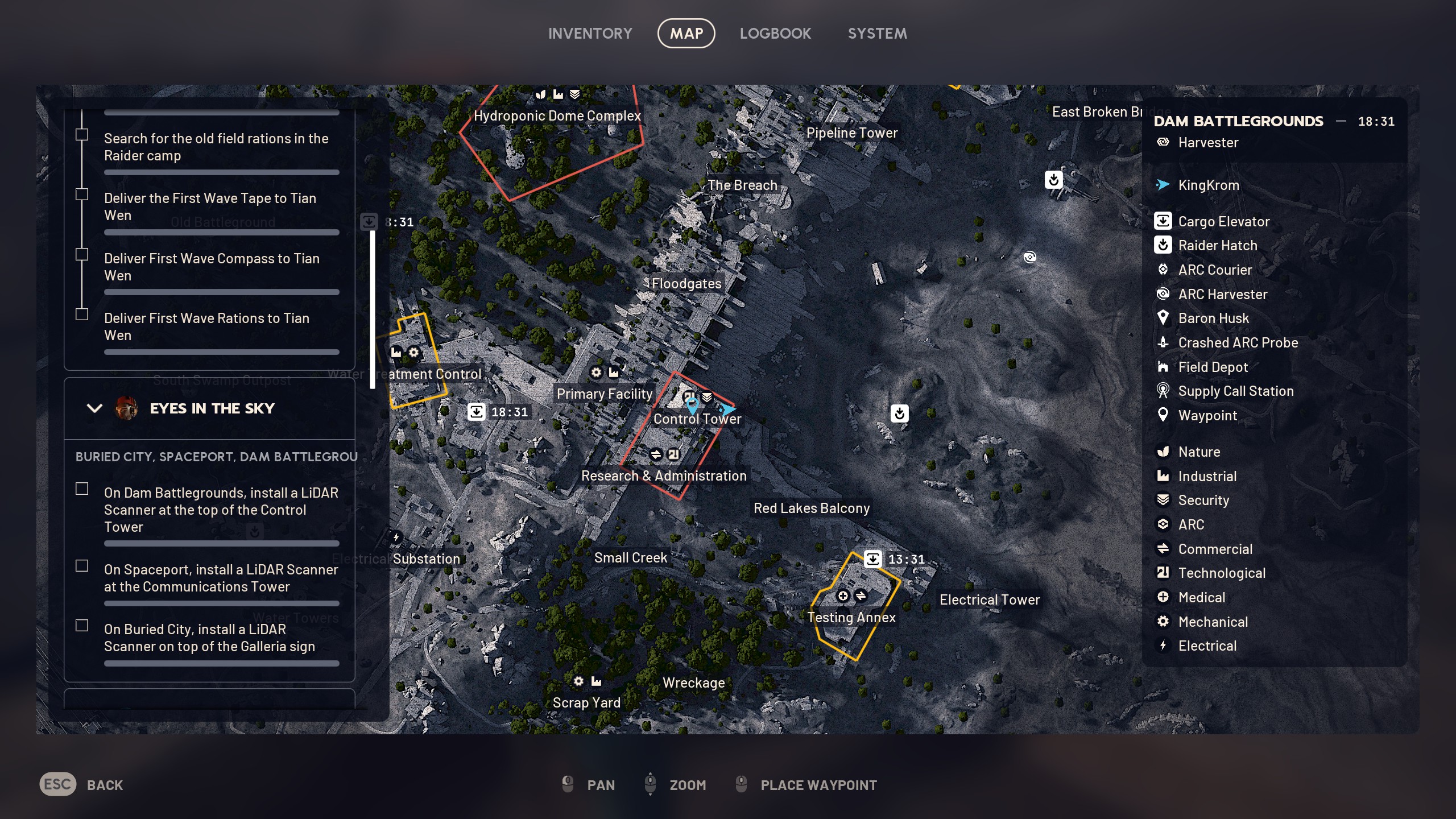Select the Baron Husk icon in legend

coord(1164,318)
